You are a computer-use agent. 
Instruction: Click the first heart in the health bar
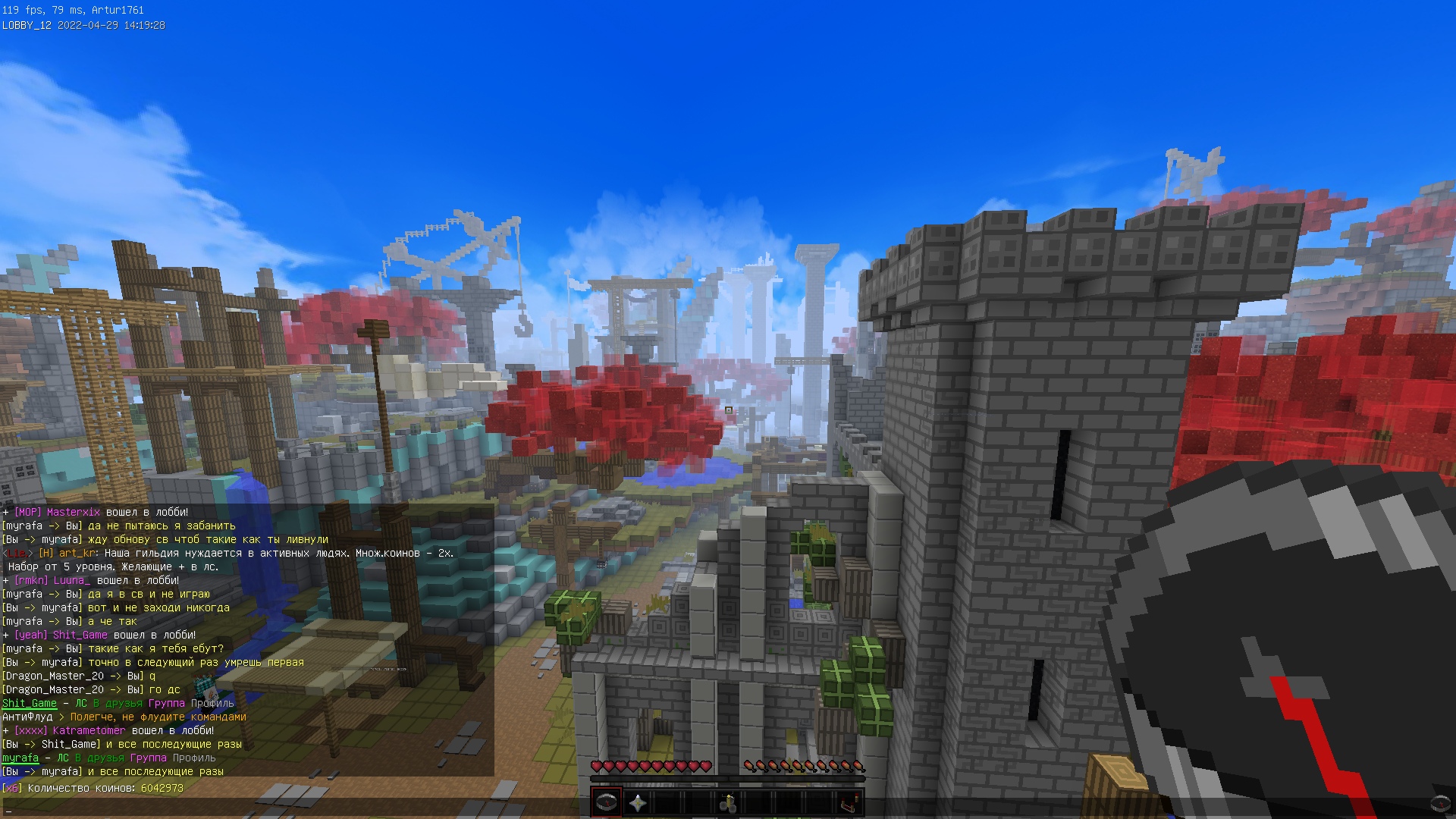click(x=598, y=766)
